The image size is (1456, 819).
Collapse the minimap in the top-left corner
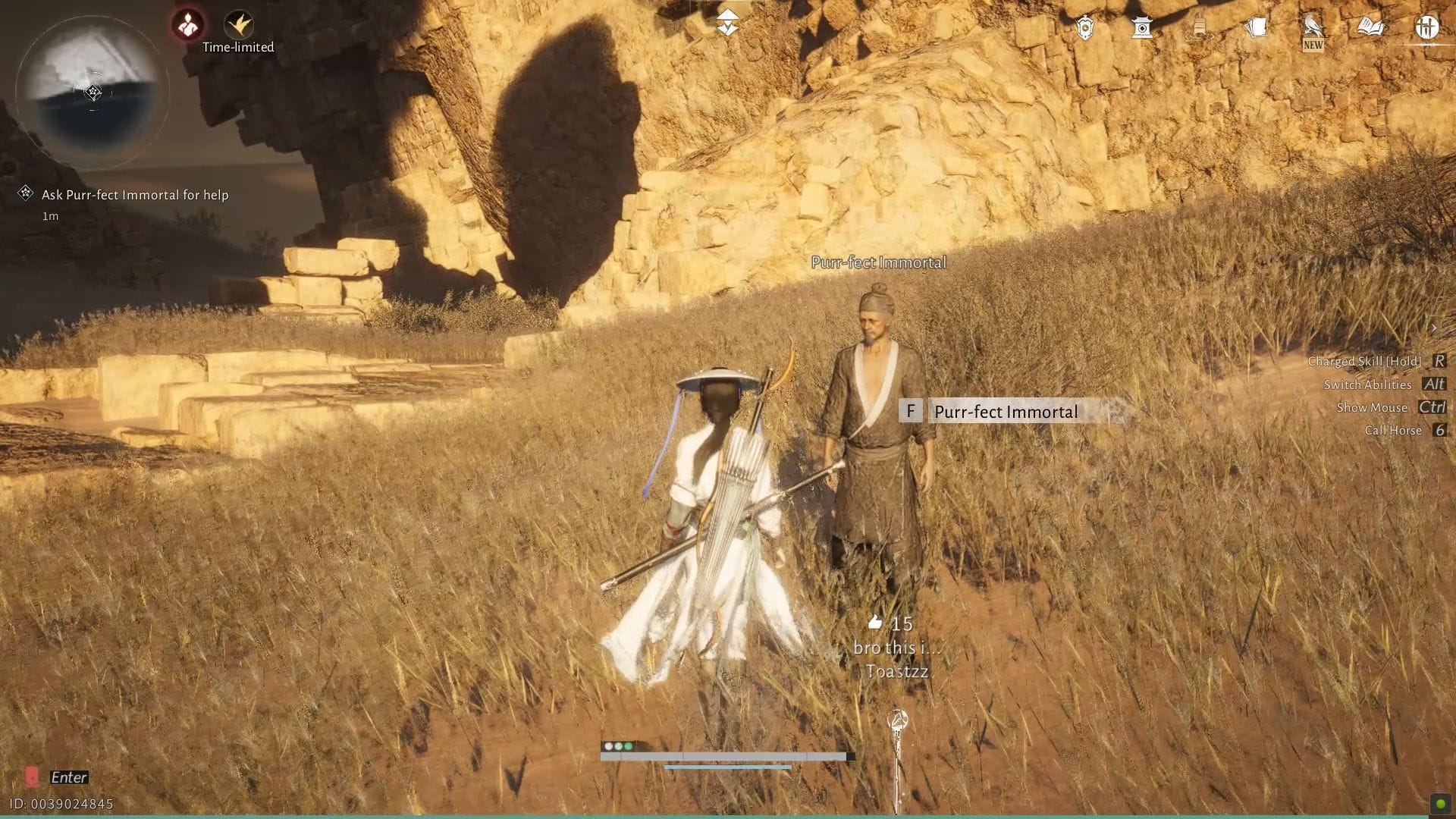click(x=93, y=91)
